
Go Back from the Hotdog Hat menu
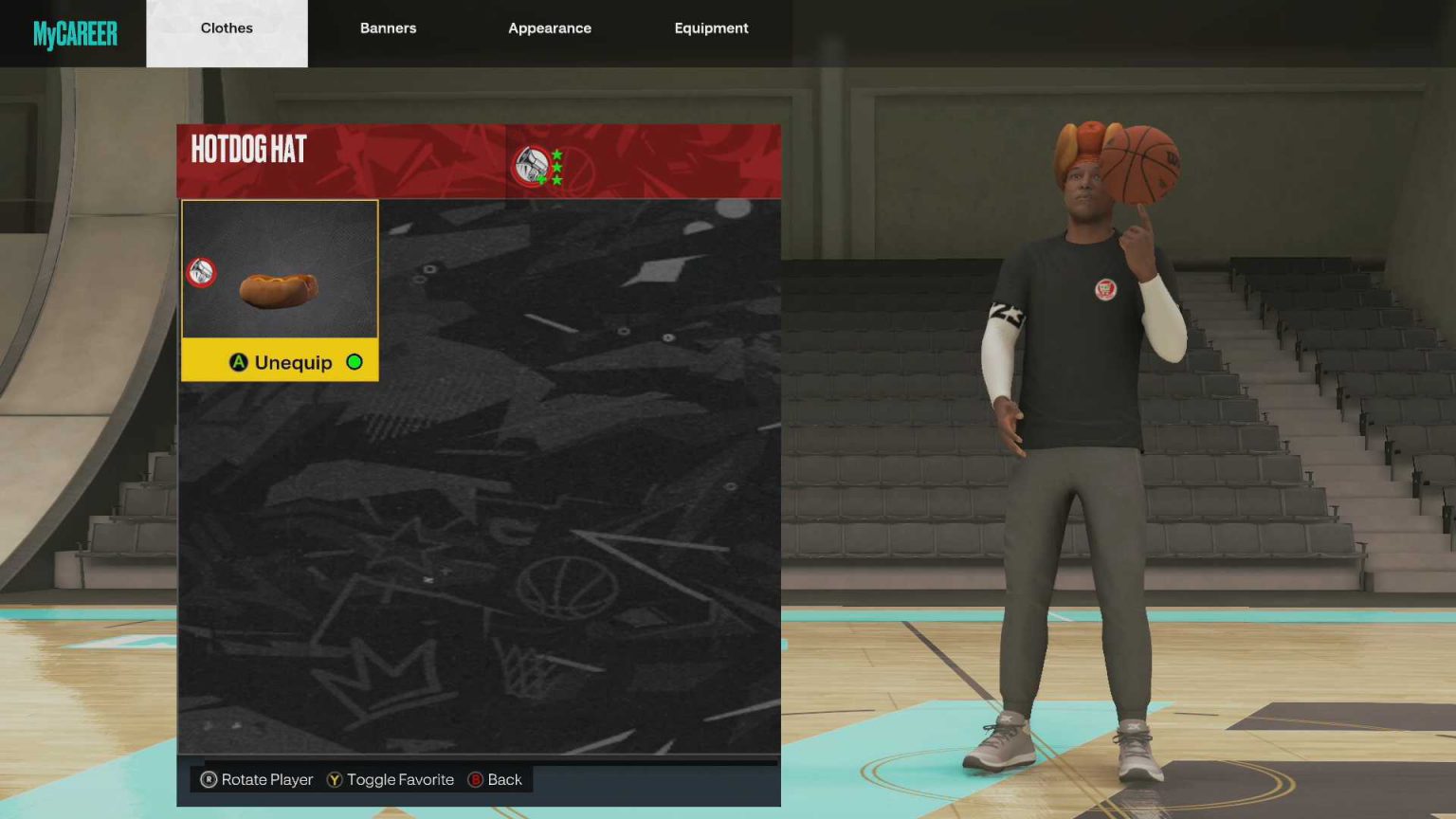[x=497, y=779]
